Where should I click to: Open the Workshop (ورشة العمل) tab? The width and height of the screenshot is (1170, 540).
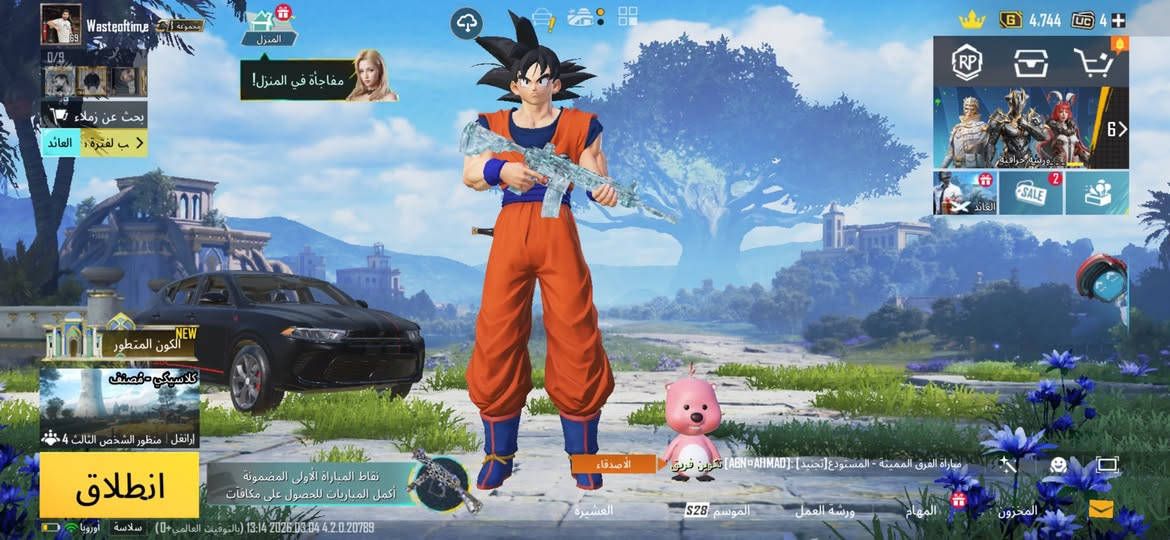[825, 511]
